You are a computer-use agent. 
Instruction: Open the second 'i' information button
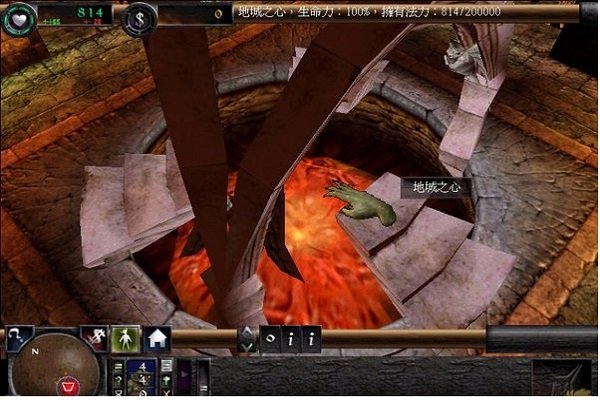tap(312, 339)
